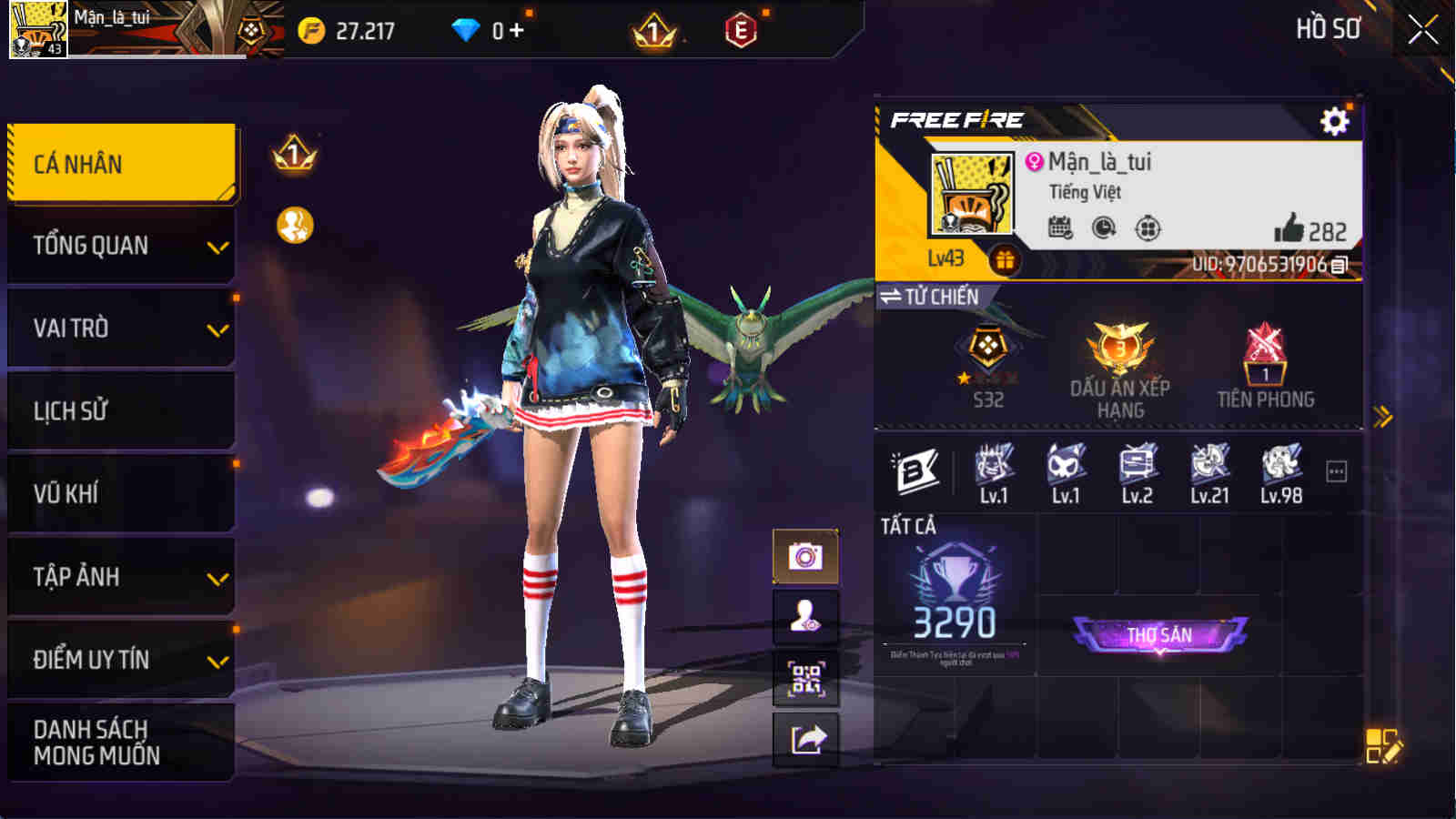Expand the VAI TRÒ section
This screenshot has height=819, width=1456.
tap(121, 328)
